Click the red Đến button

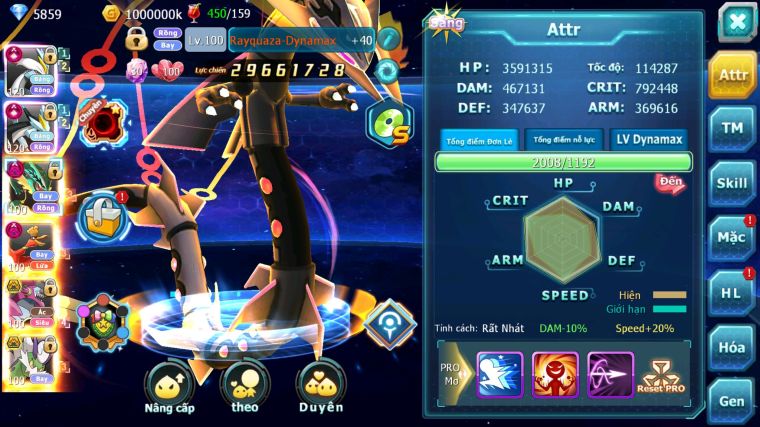669,183
